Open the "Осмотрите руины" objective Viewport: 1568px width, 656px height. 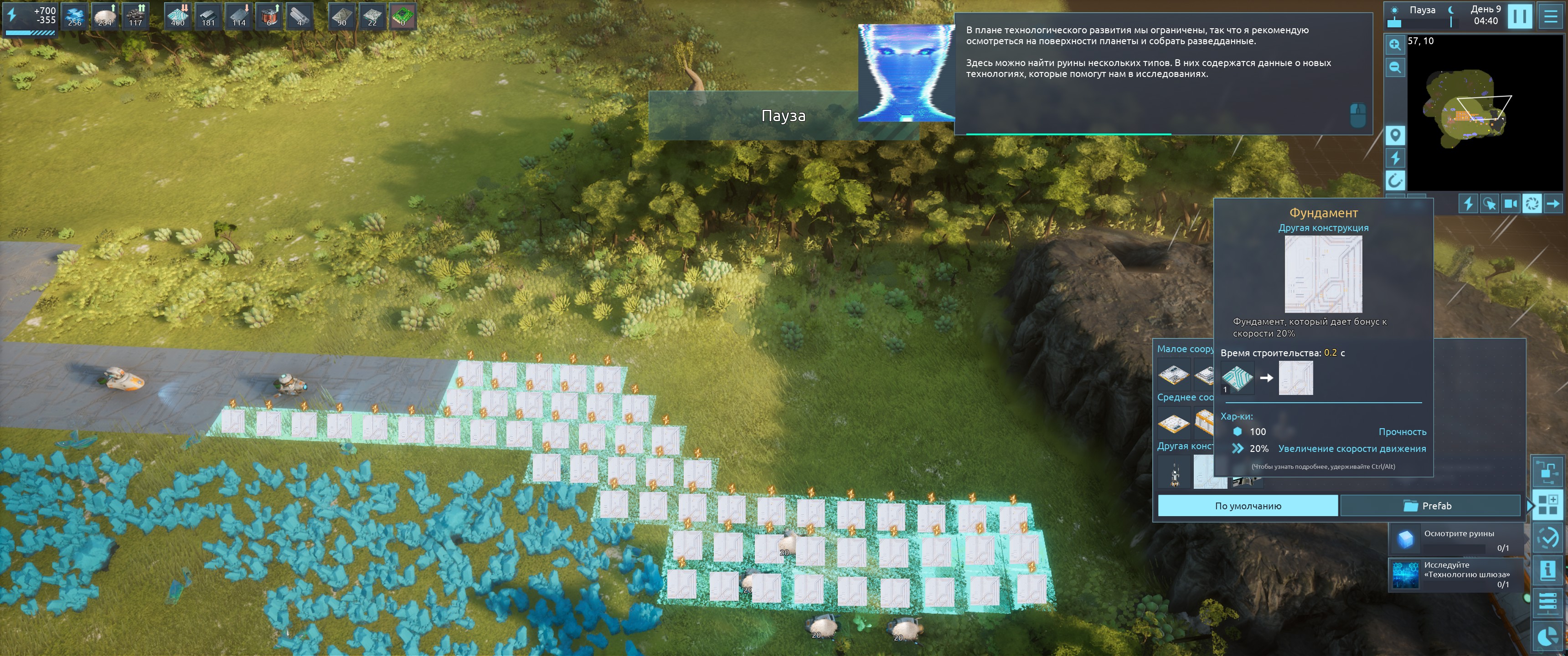[x=1456, y=539]
